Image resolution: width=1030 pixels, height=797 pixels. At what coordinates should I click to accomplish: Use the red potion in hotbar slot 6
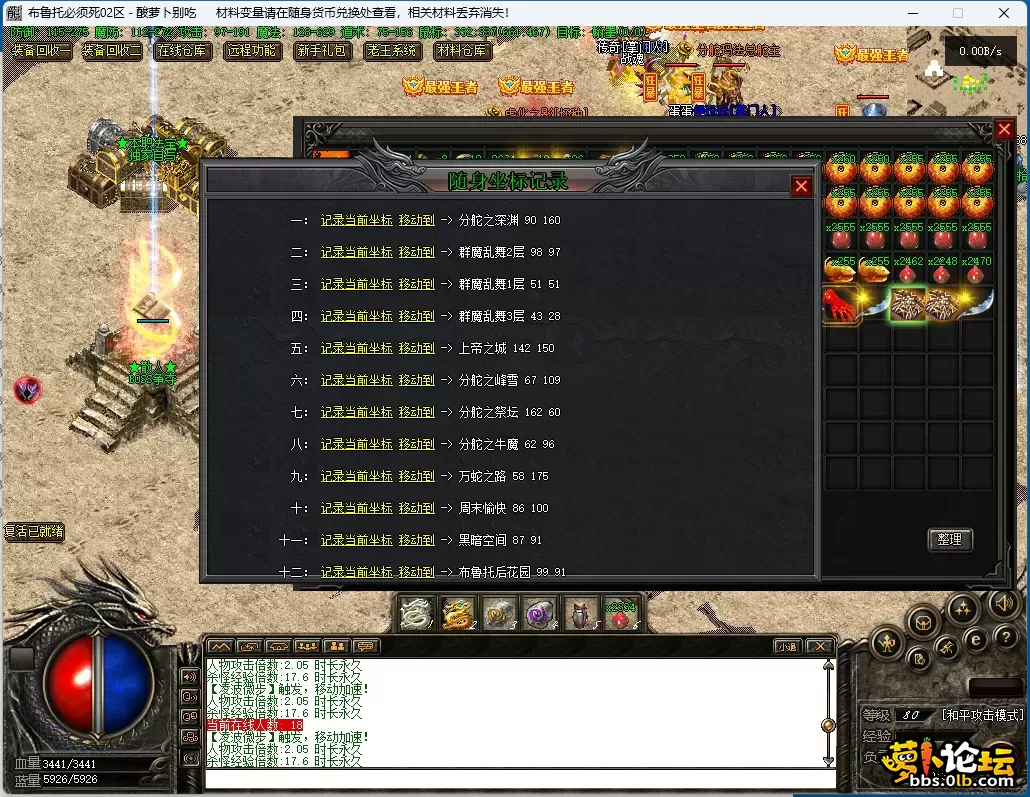[621, 614]
